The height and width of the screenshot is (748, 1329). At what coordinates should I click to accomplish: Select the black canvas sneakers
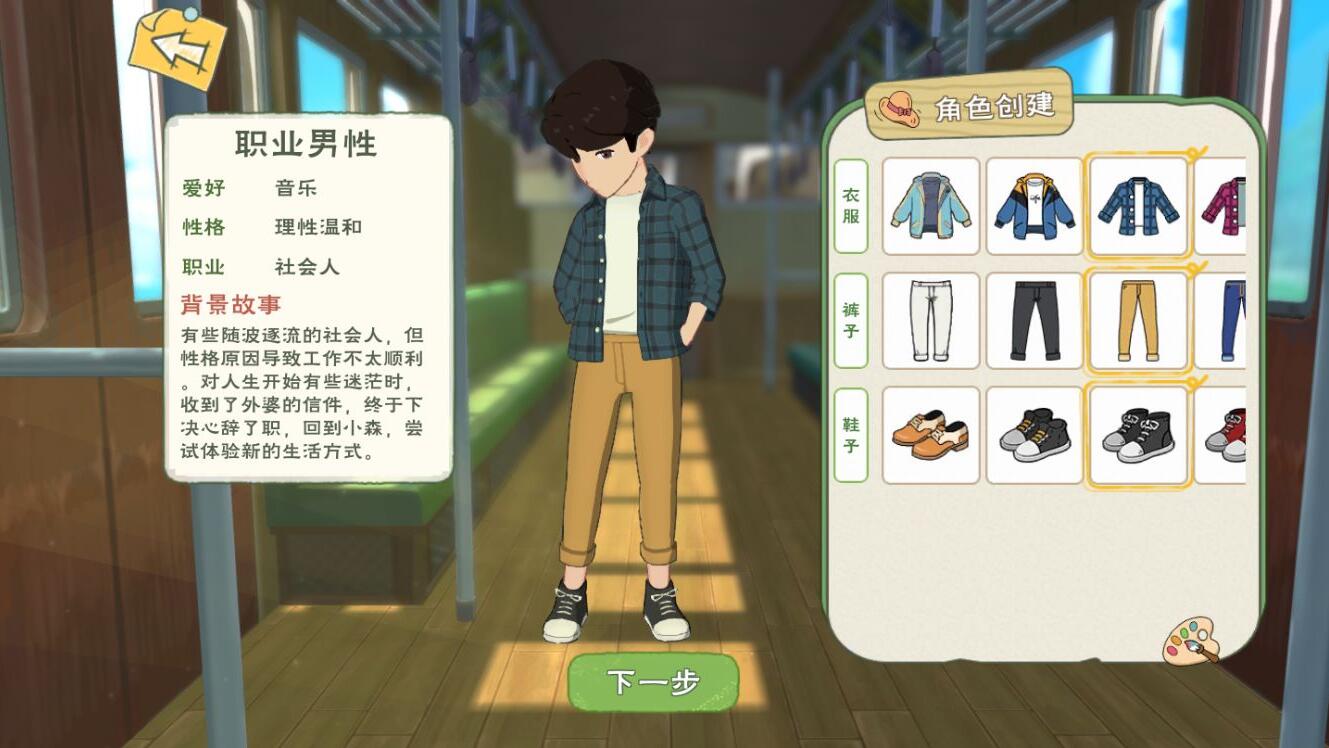coord(1140,436)
